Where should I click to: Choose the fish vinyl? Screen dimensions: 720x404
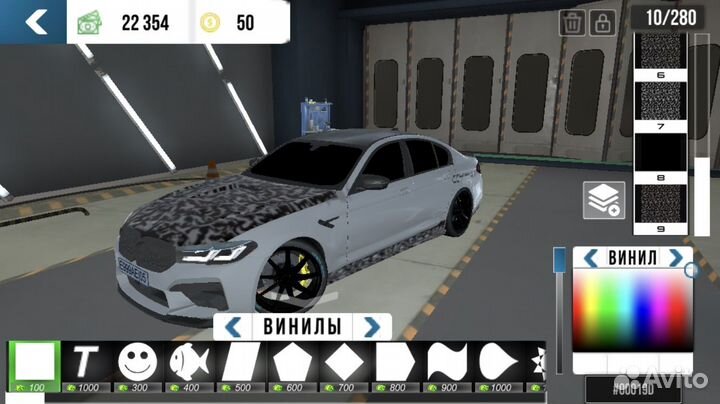[189, 361]
